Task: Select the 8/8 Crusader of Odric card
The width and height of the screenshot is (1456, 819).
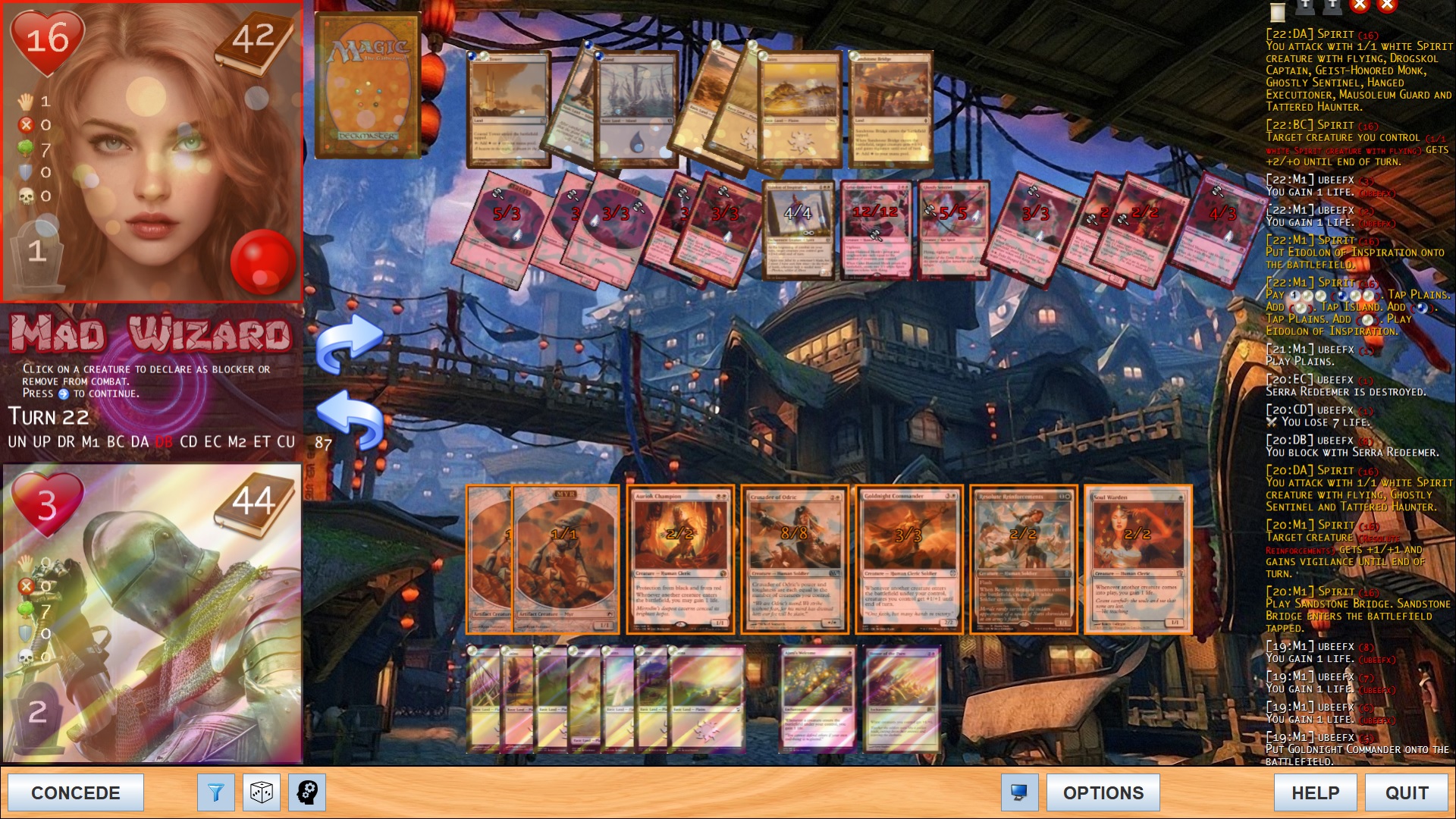Action: coord(795,559)
